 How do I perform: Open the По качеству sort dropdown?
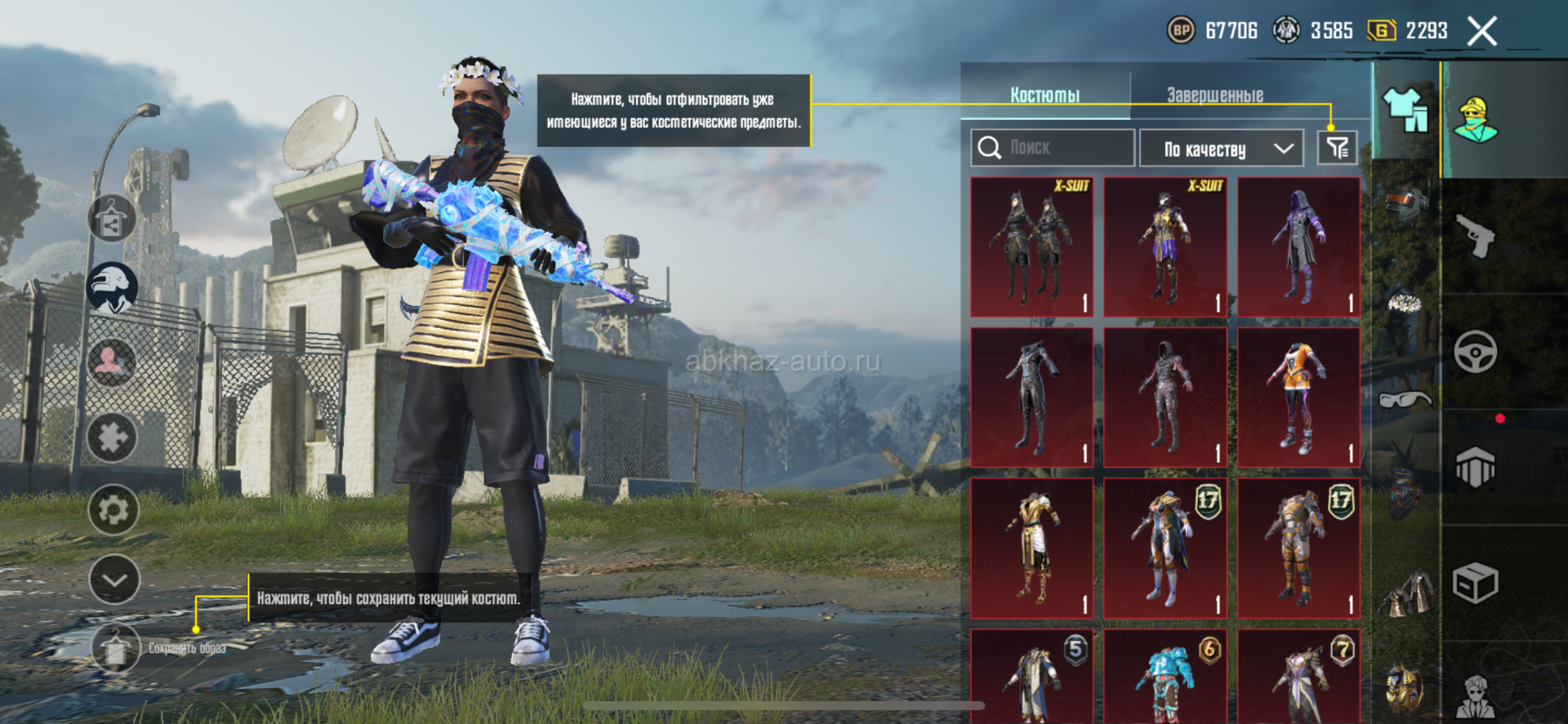point(1221,149)
